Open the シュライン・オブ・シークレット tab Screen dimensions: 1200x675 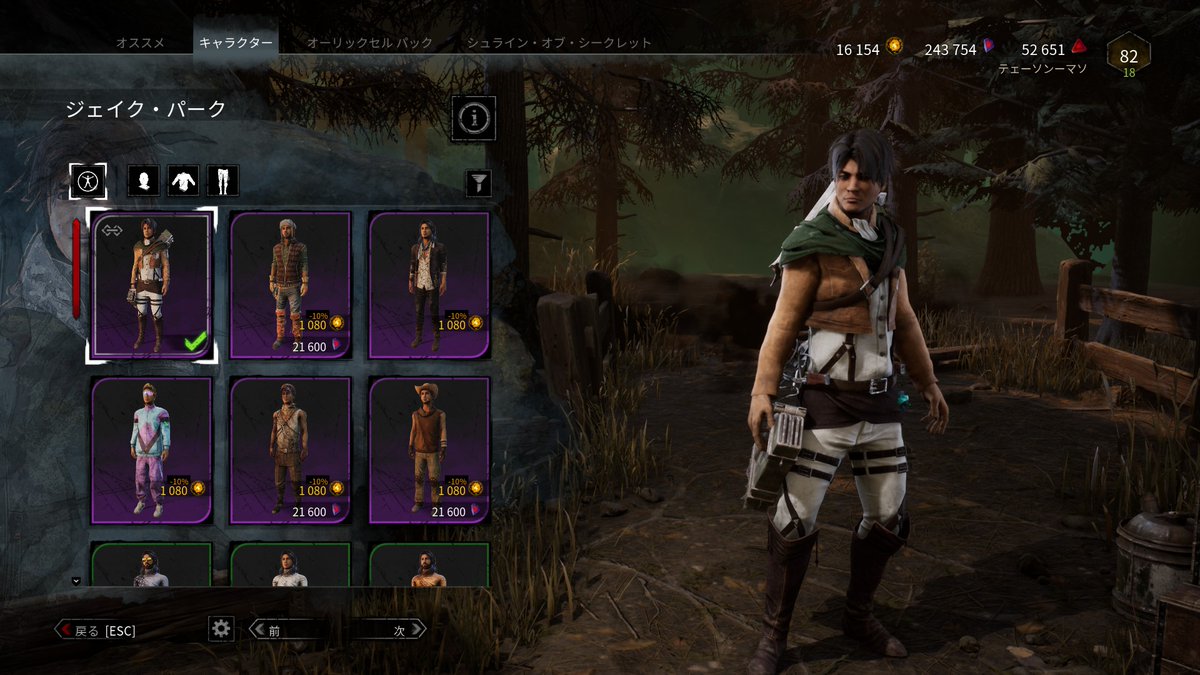point(559,43)
